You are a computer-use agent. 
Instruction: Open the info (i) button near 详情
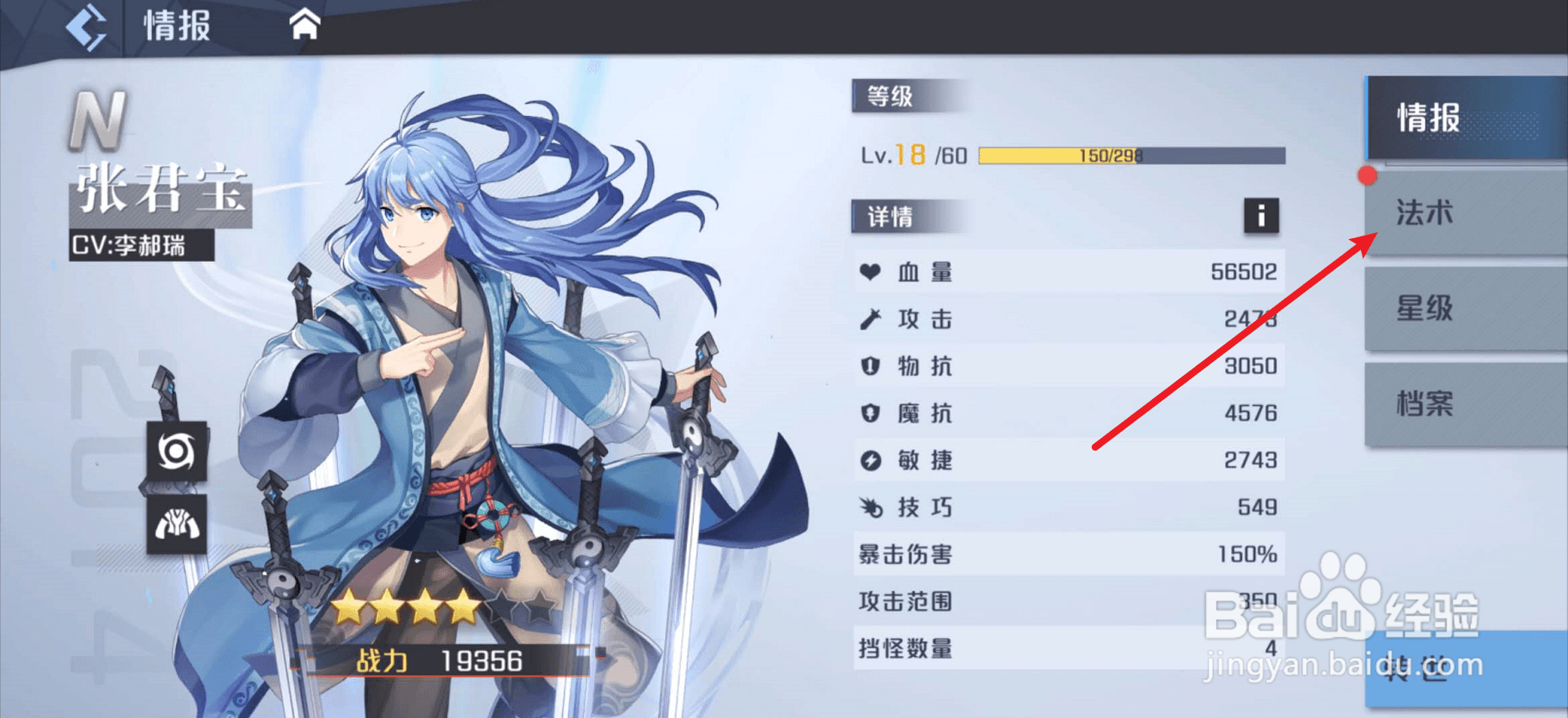coord(1260,217)
